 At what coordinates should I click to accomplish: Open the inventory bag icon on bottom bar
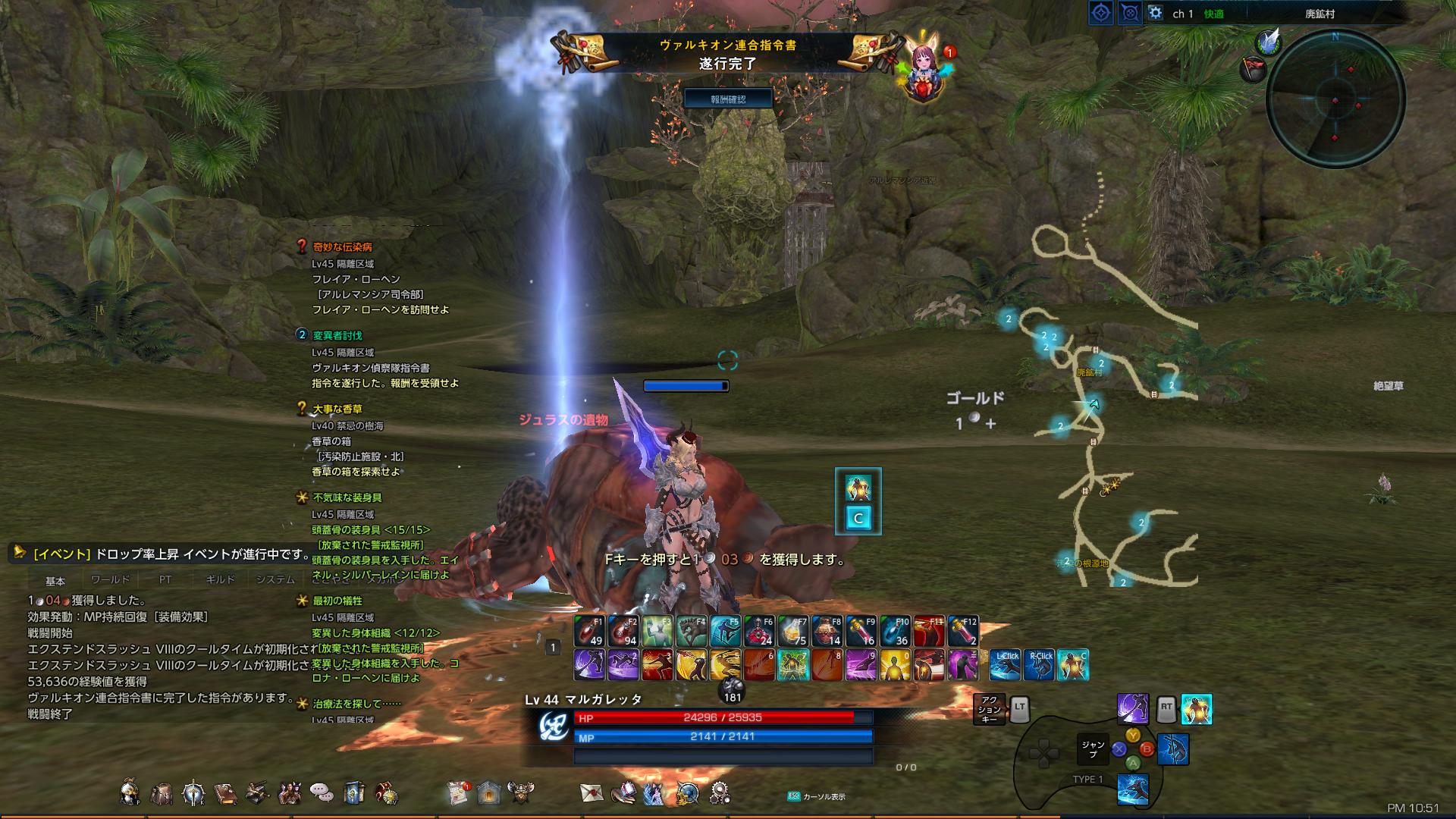pos(162,791)
